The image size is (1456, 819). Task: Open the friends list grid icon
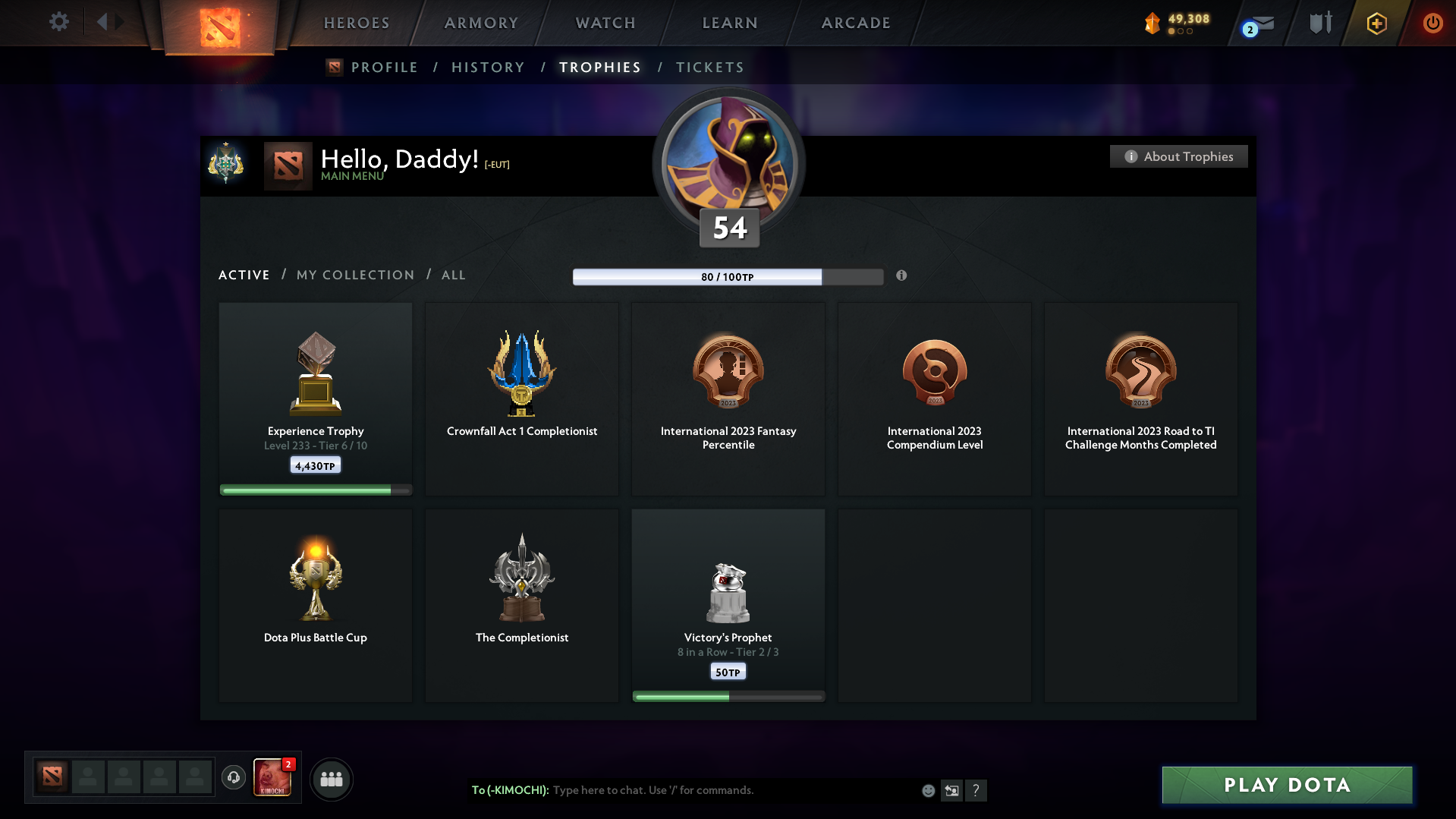331,778
